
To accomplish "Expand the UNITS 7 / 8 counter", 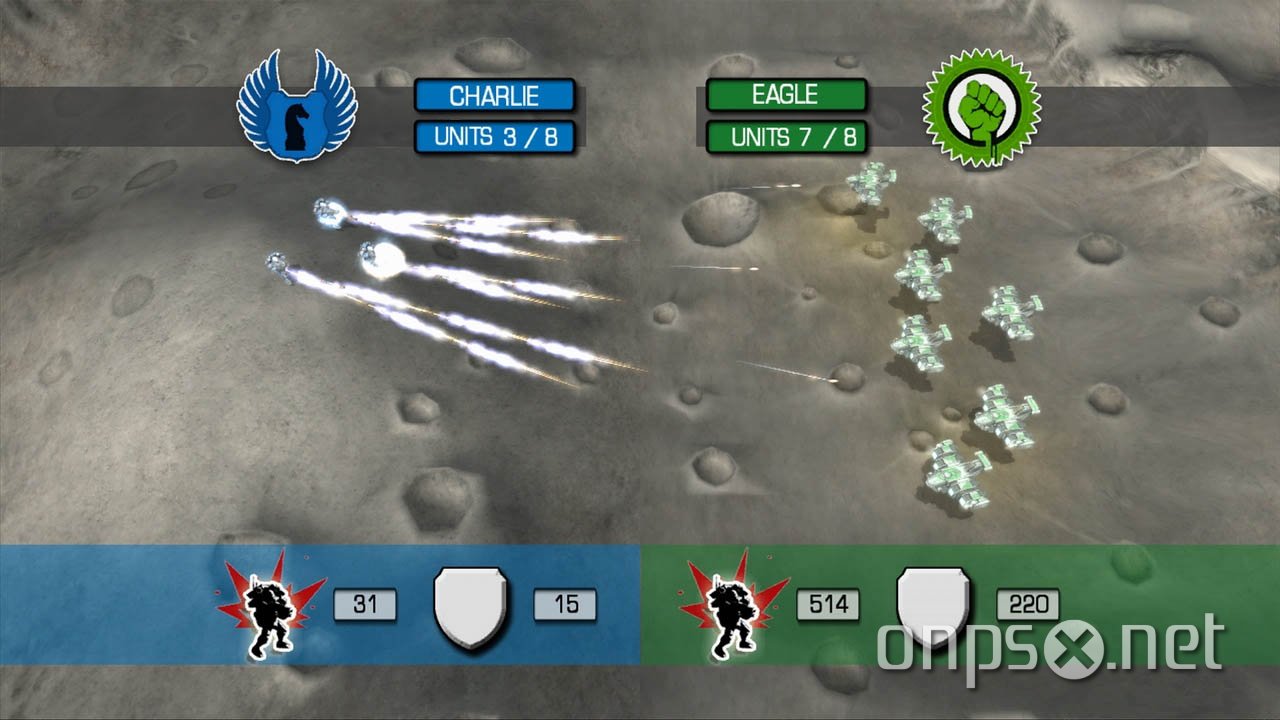I will [x=787, y=136].
